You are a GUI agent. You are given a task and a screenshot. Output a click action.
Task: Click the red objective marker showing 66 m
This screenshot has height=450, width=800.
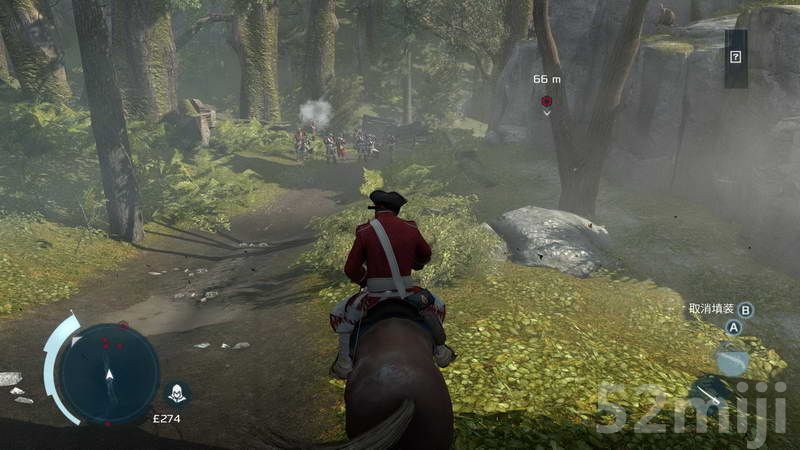click(546, 102)
